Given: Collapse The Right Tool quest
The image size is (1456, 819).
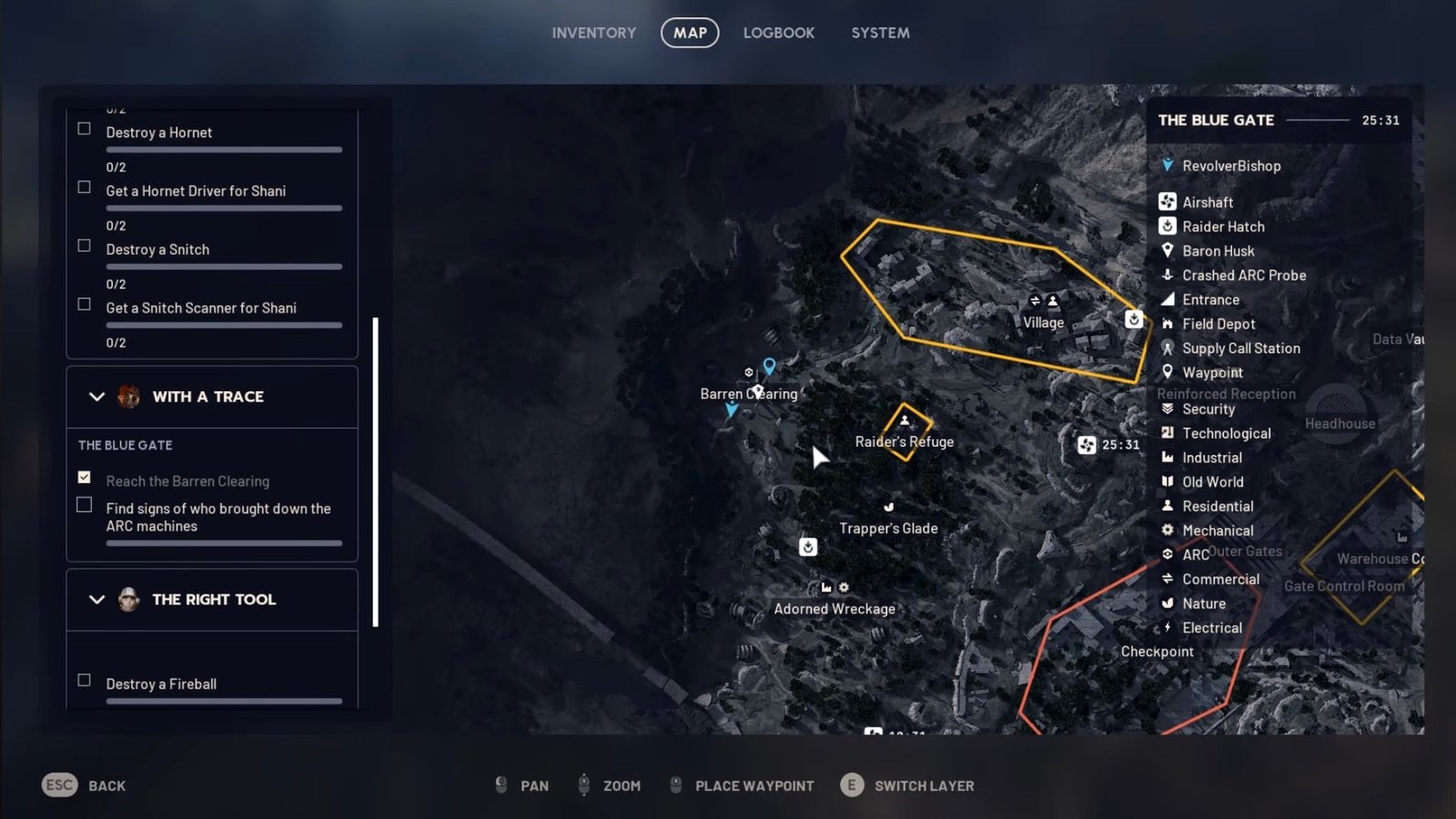Looking at the screenshot, I should coord(97,600).
